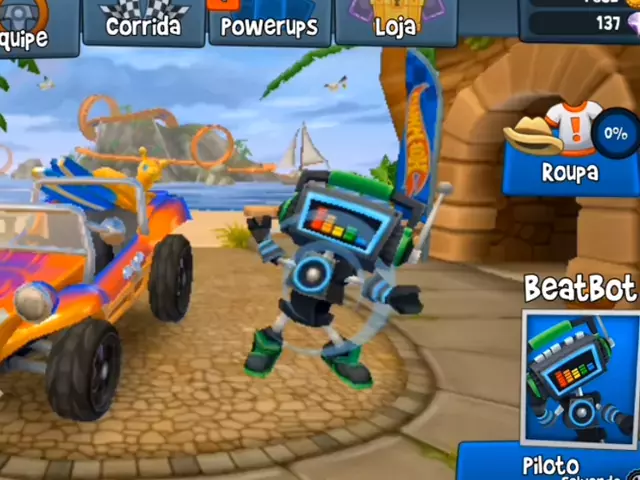Select the BeatBot Piloto portrait

click(x=581, y=380)
